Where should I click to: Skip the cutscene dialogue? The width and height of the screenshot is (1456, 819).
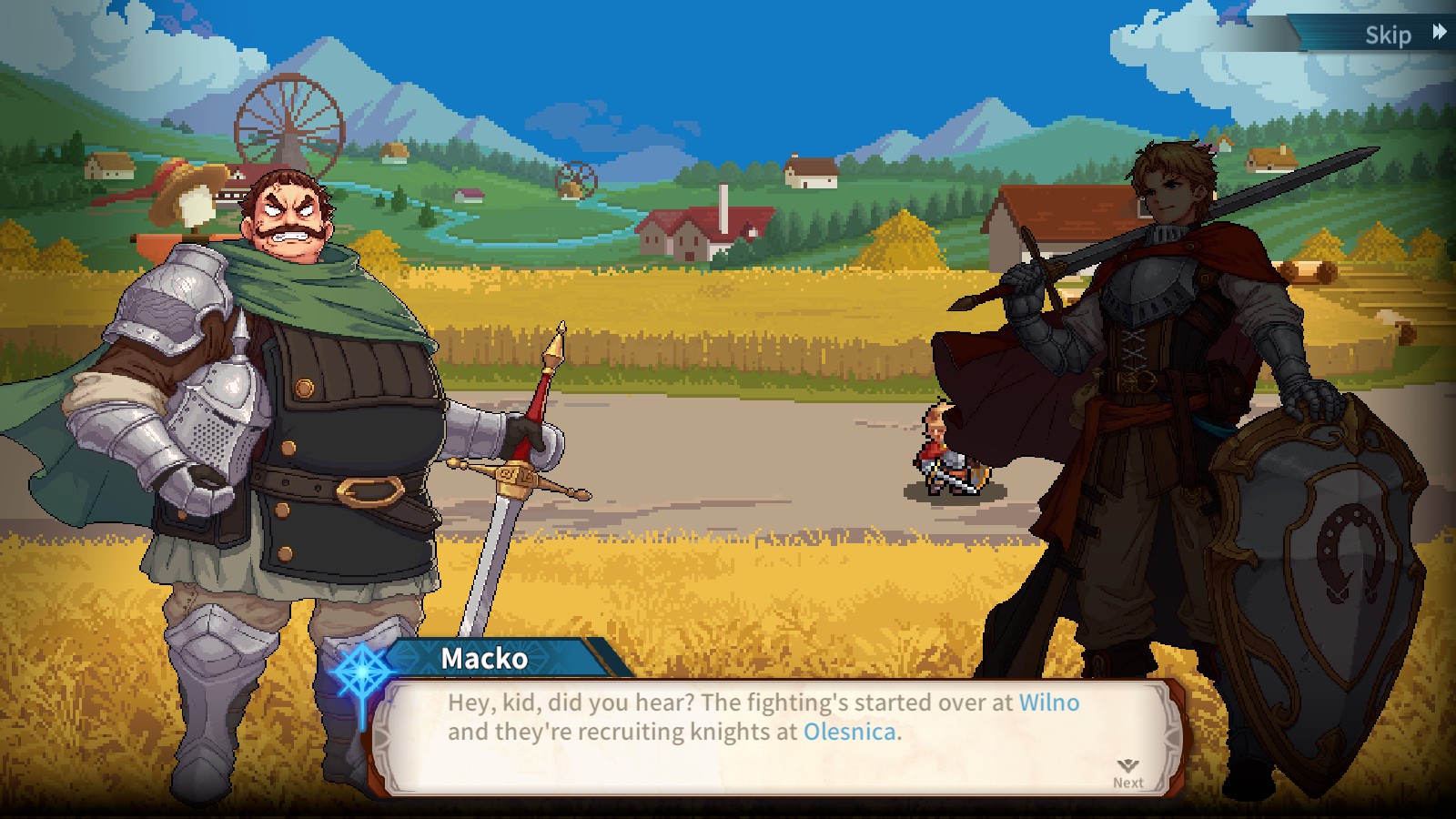(x=1402, y=35)
